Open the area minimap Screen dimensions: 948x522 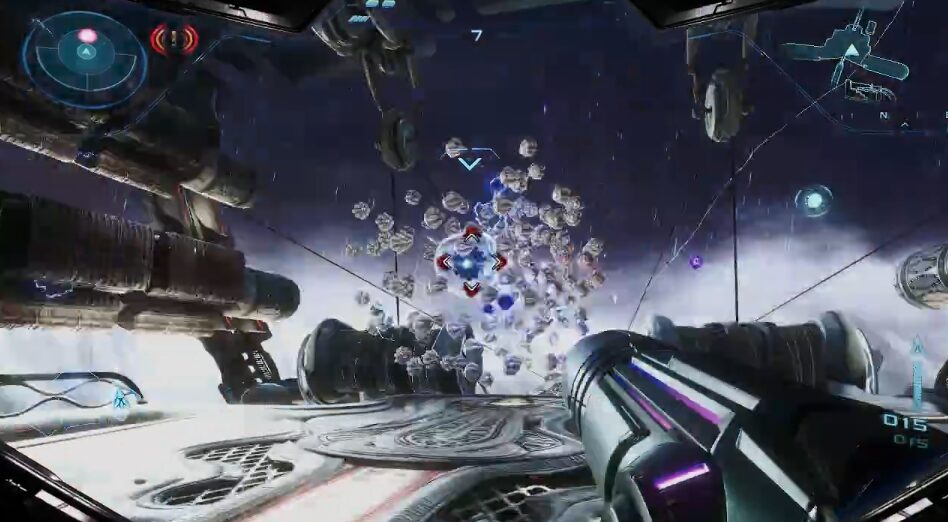point(846,62)
